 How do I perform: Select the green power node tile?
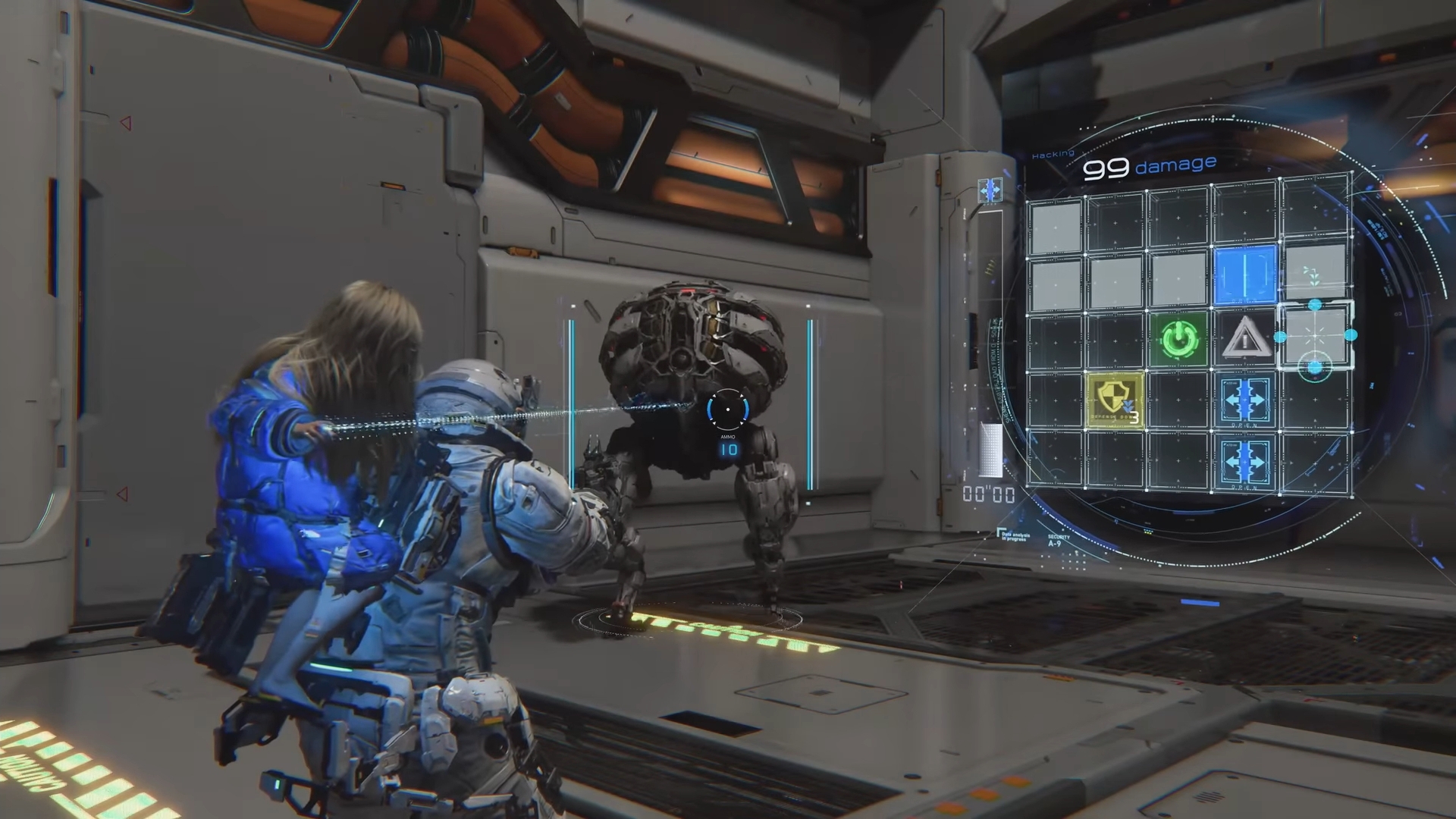coord(1178,340)
